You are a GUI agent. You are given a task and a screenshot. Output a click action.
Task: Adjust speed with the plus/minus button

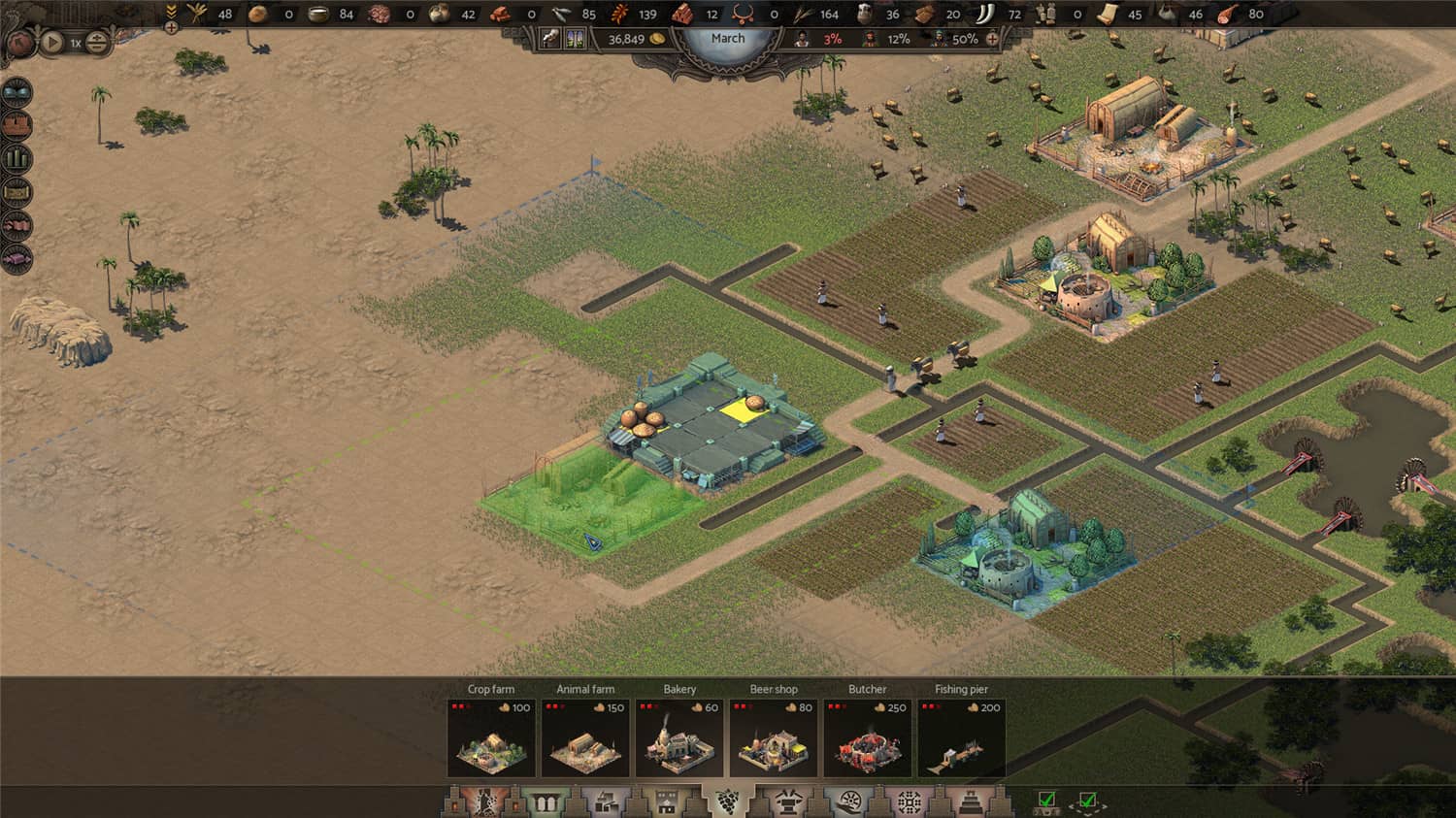(97, 43)
